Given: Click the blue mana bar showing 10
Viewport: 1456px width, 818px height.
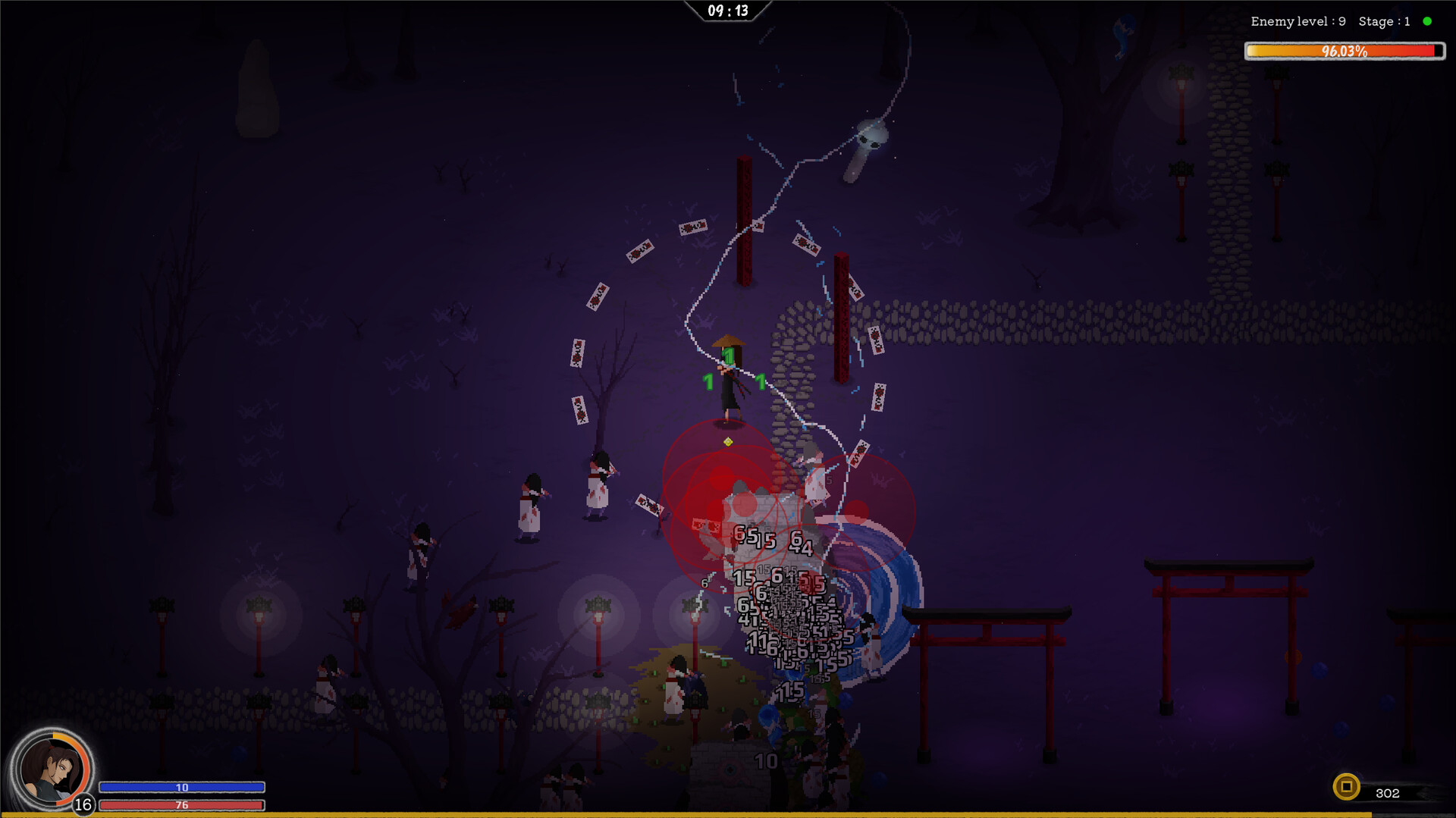Looking at the screenshot, I should (x=180, y=788).
